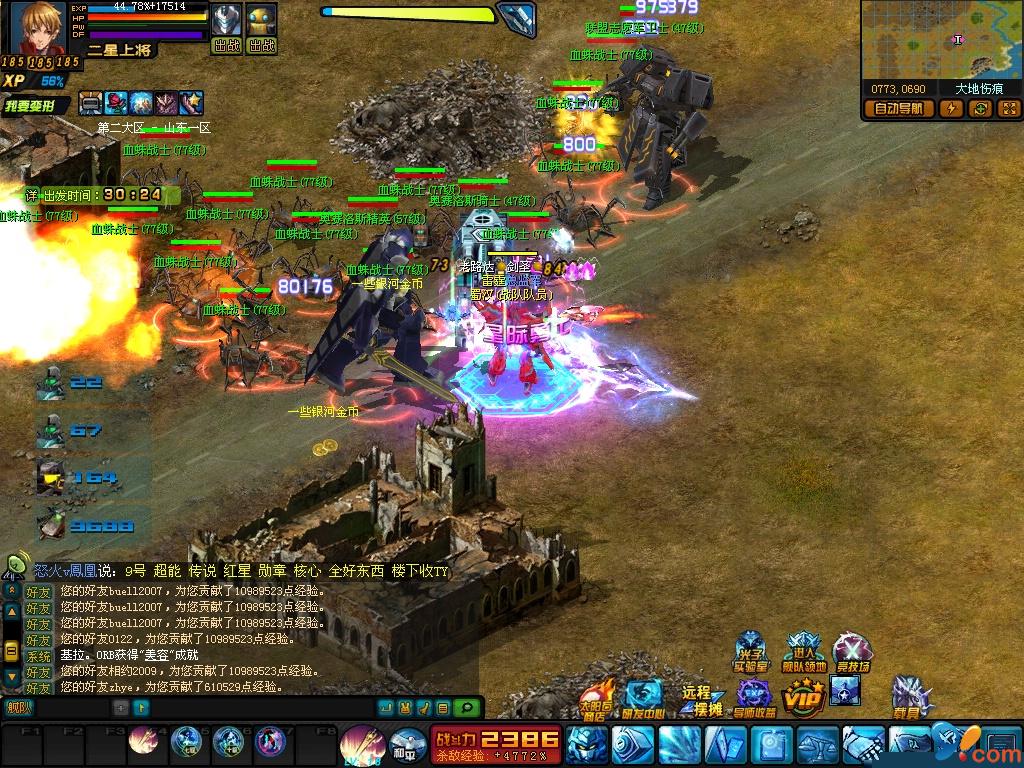Screen dimensions: 1024x768
Task: Enter the 光子实验室 photon lab
Action: click(x=750, y=653)
